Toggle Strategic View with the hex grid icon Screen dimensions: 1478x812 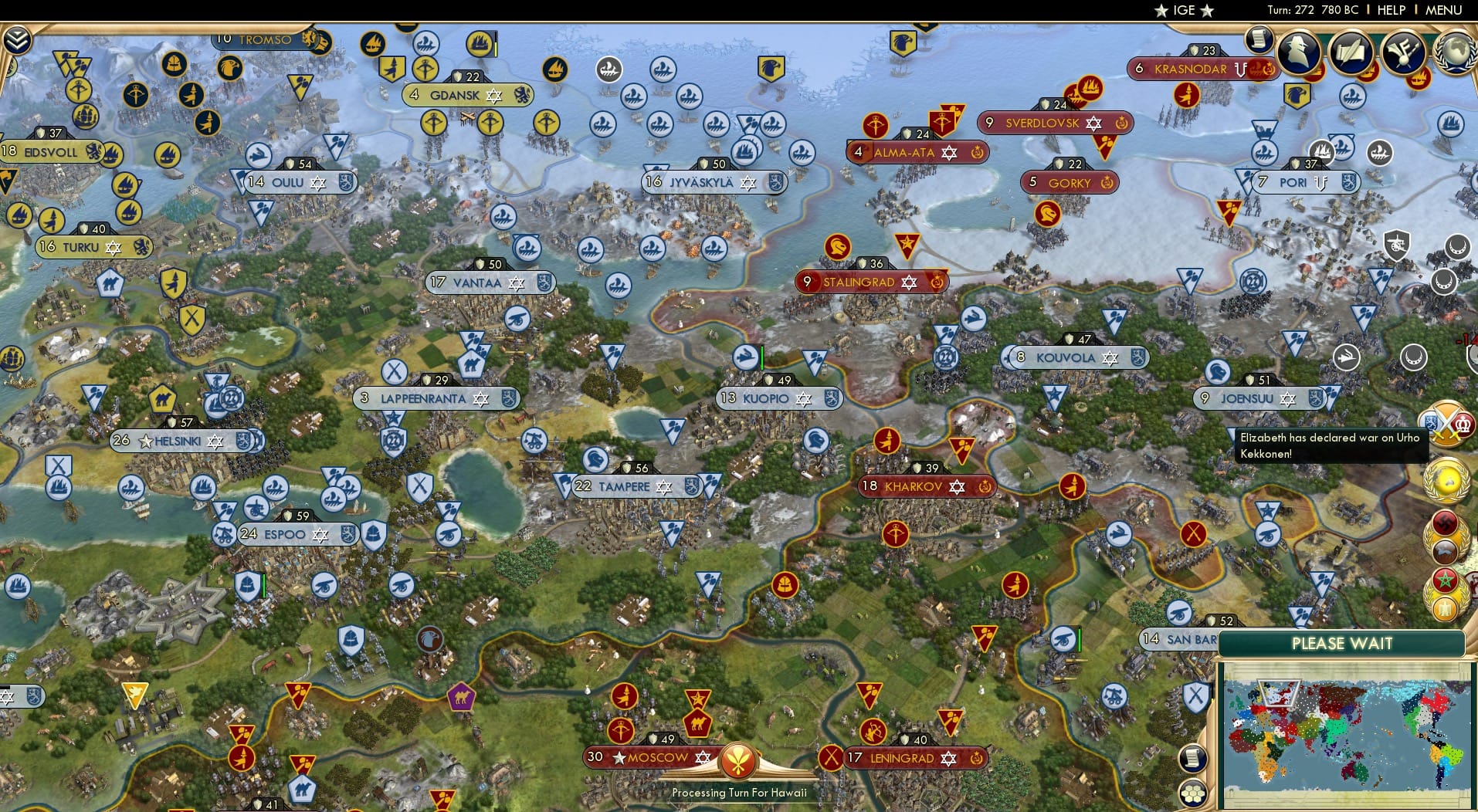click(1193, 793)
